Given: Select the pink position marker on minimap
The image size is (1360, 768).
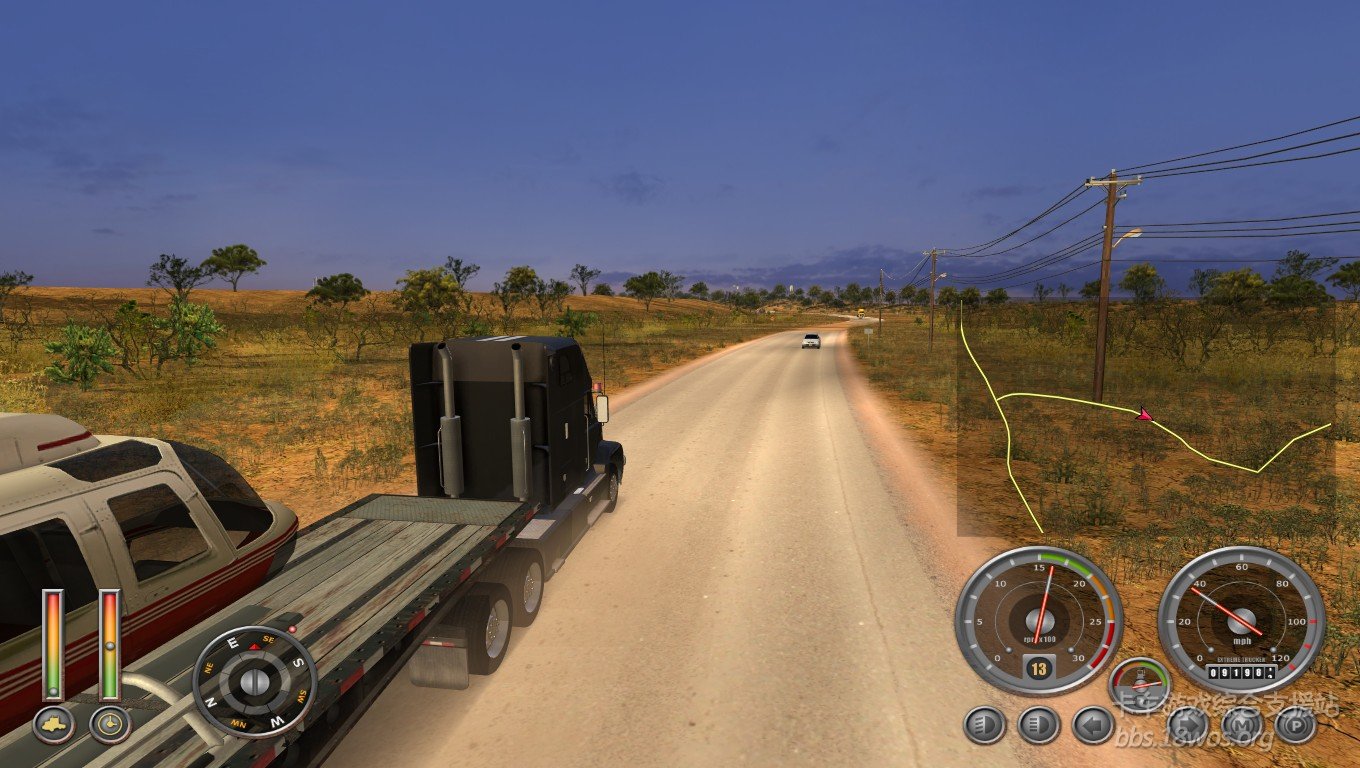Looking at the screenshot, I should 1145,414.
